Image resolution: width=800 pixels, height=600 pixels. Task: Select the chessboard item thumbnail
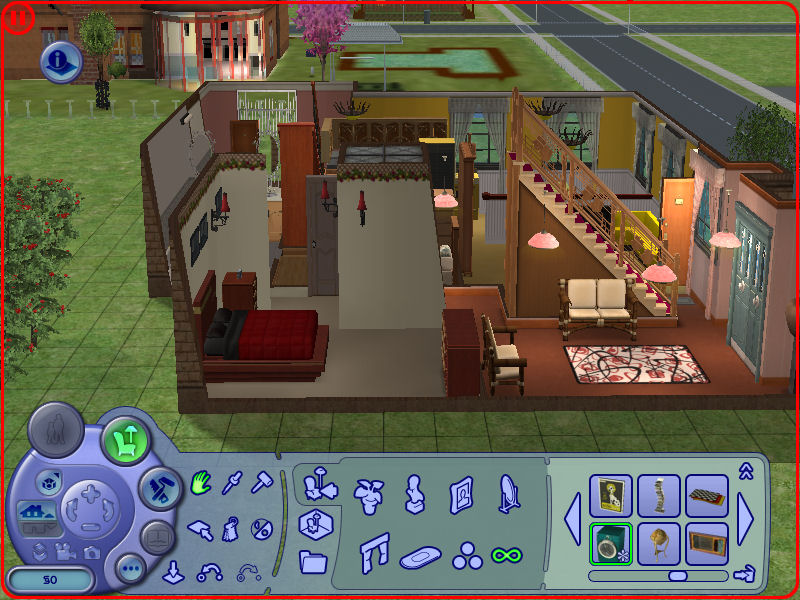pyautogui.click(x=707, y=495)
